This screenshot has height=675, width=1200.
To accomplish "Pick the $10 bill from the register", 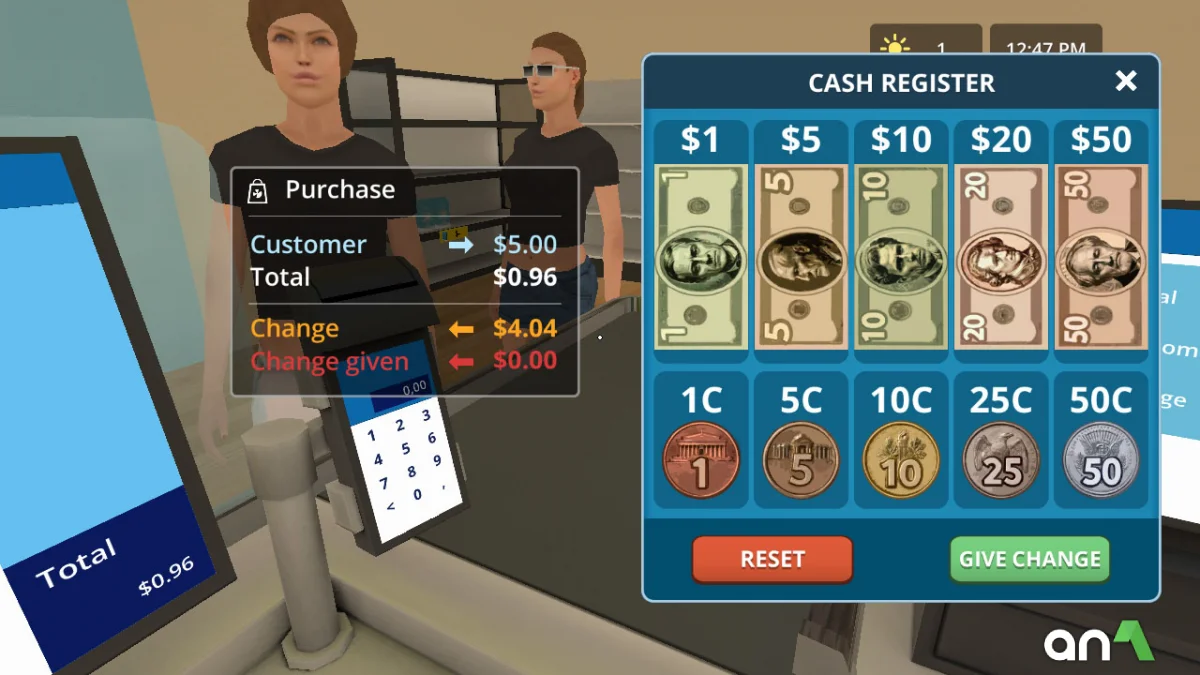I will [x=901, y=258].
